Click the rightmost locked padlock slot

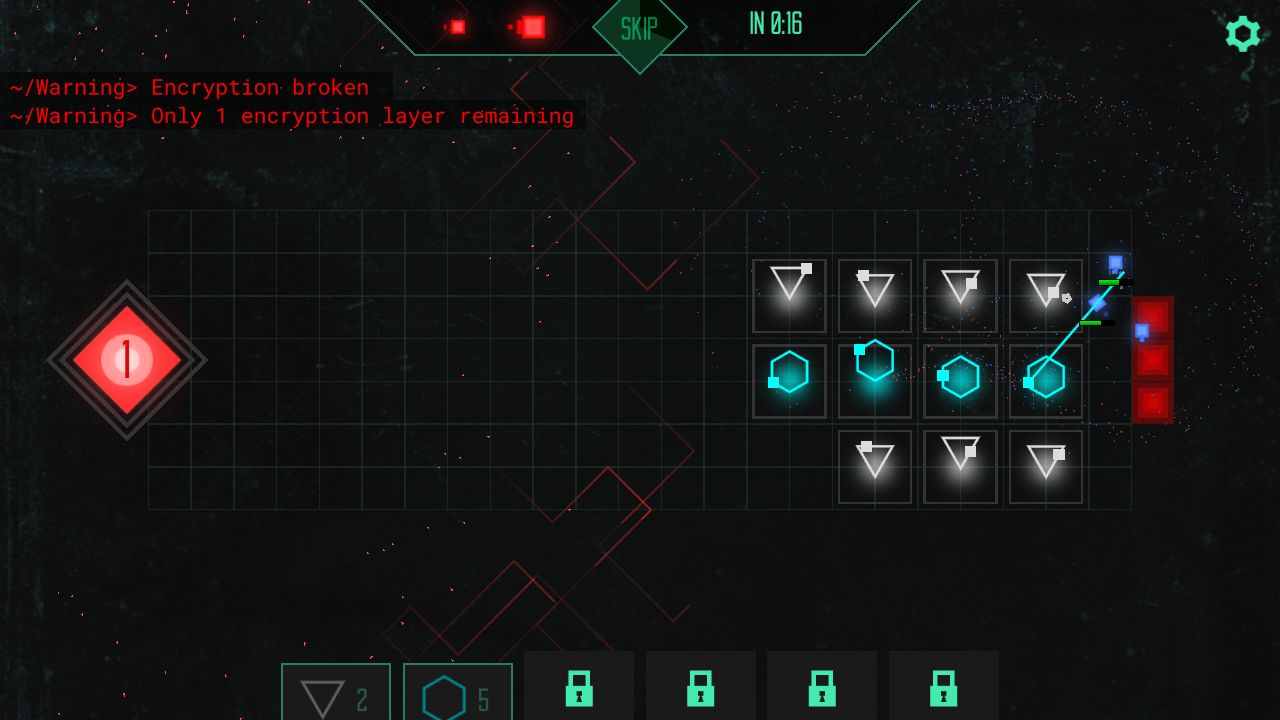coord(943,692)
